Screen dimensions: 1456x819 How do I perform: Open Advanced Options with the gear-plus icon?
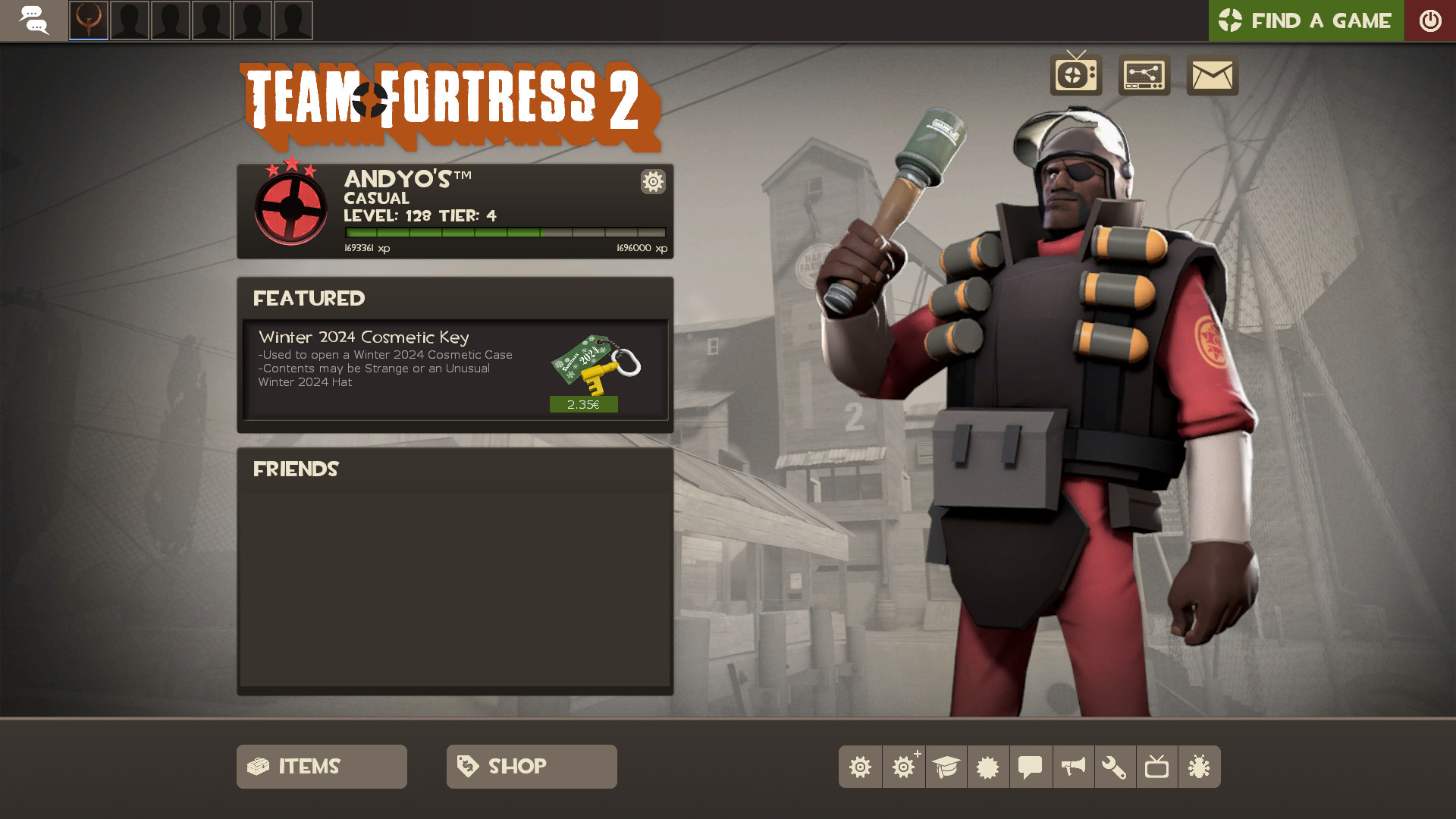(903, 767)
